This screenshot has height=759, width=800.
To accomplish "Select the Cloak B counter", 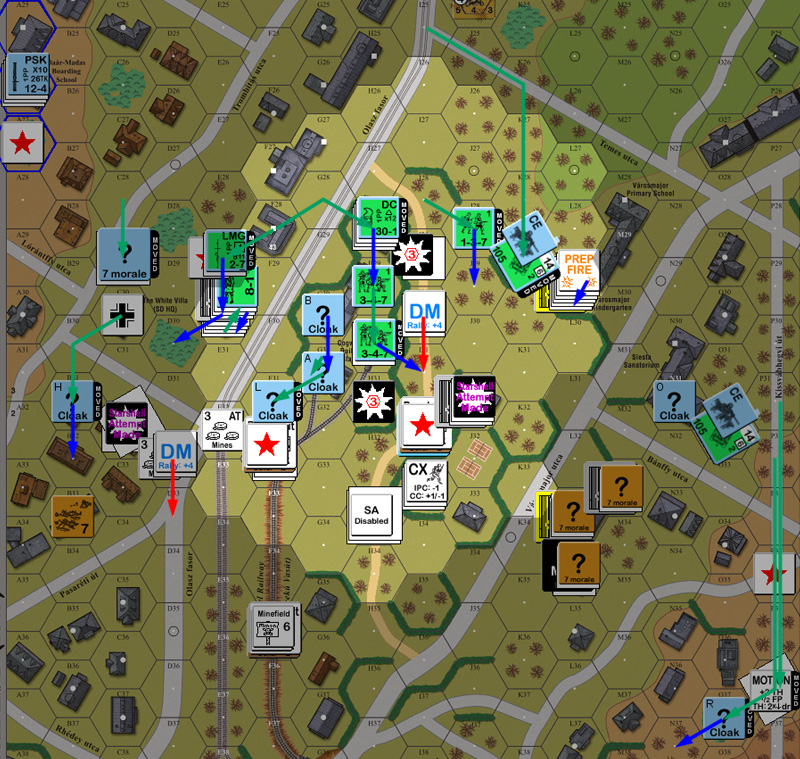I will pyautogui.click(x=323, y=313).
